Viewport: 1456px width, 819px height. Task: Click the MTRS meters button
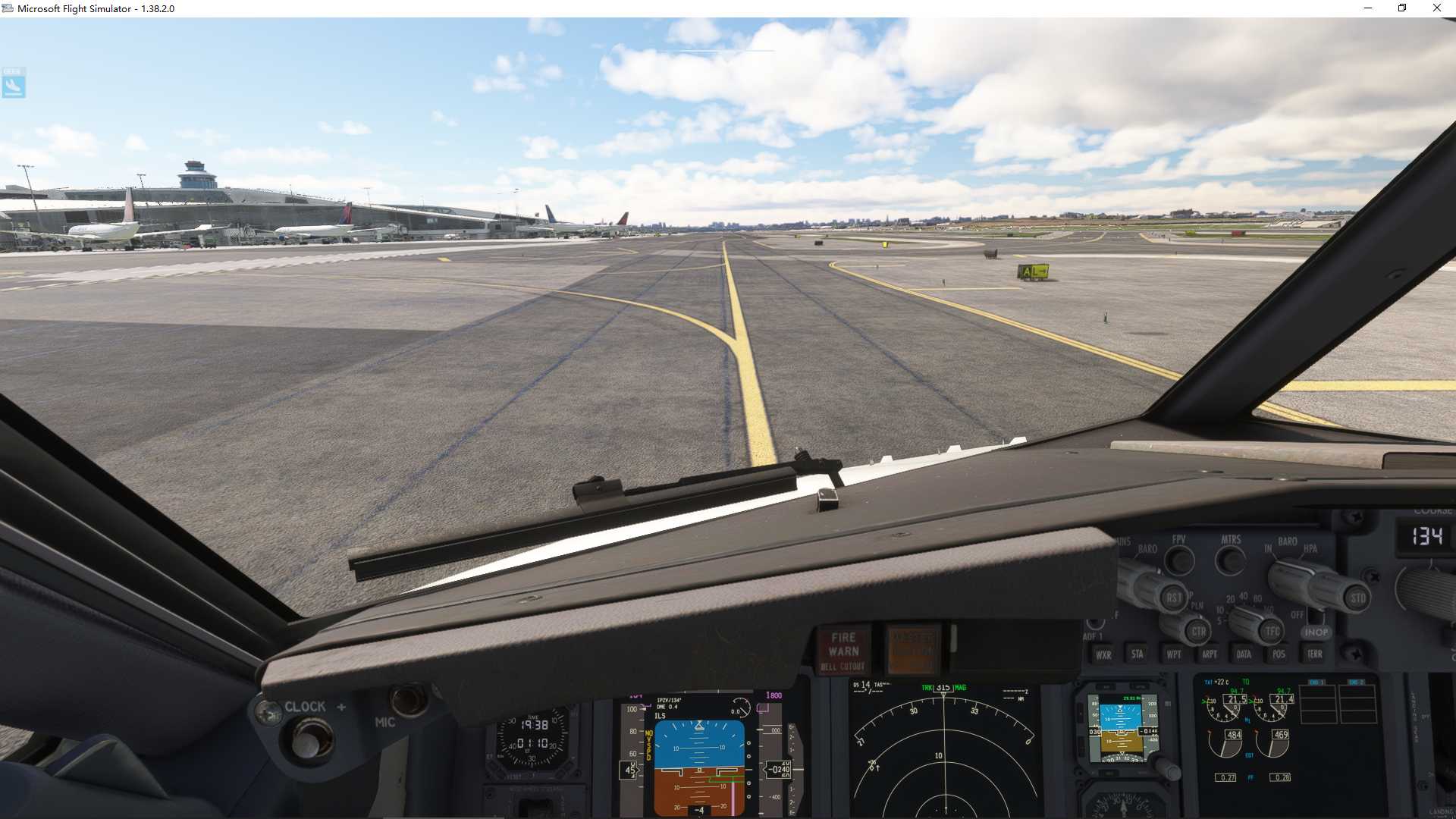[x=1230, y=560]
